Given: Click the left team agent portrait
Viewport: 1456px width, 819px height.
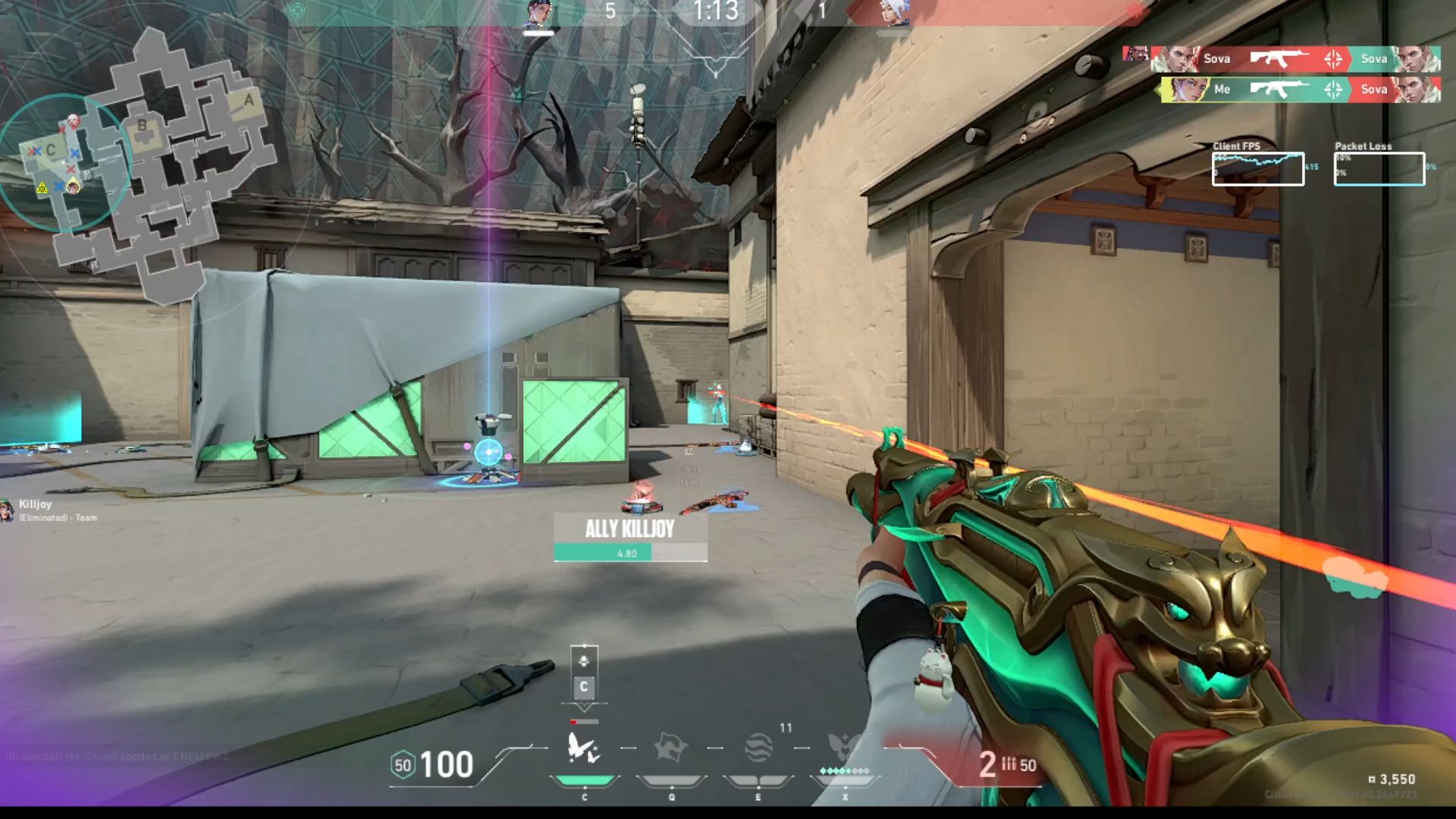Looking at the screenshot, I should pyautogui.click(x=538, y=14).
